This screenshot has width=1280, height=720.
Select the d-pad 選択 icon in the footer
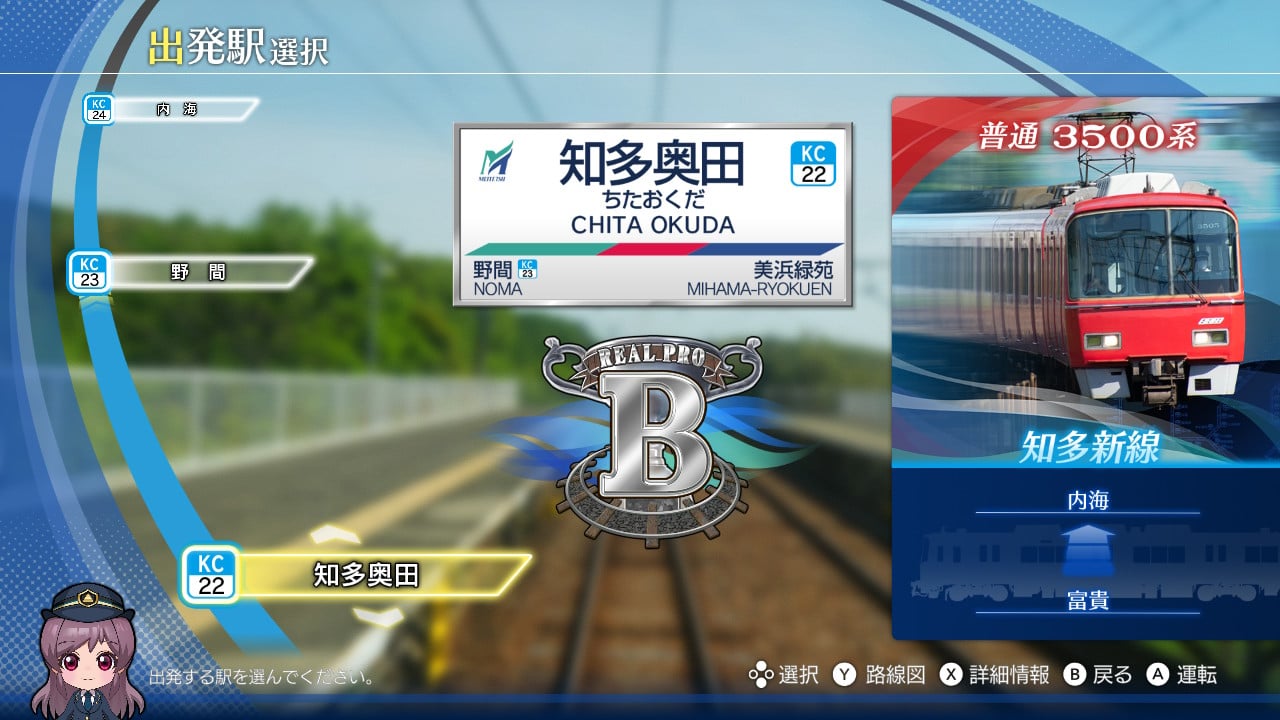(x=761, y=676)
